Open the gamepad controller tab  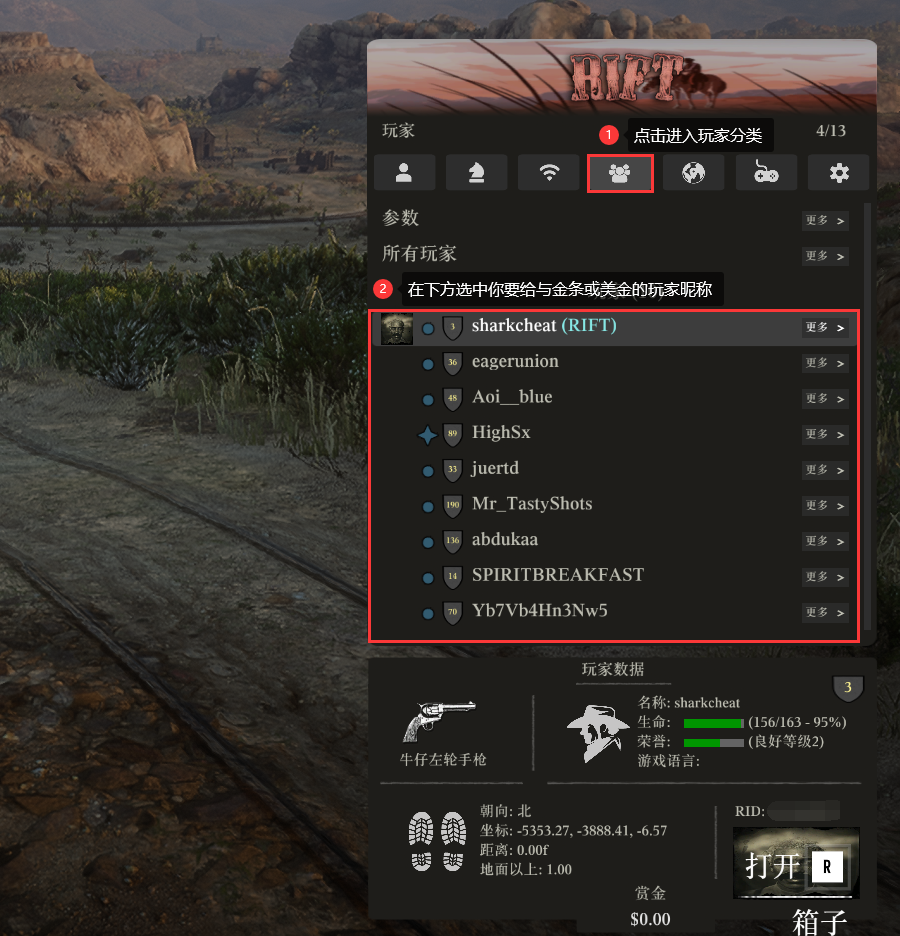[x=766, y=173]
